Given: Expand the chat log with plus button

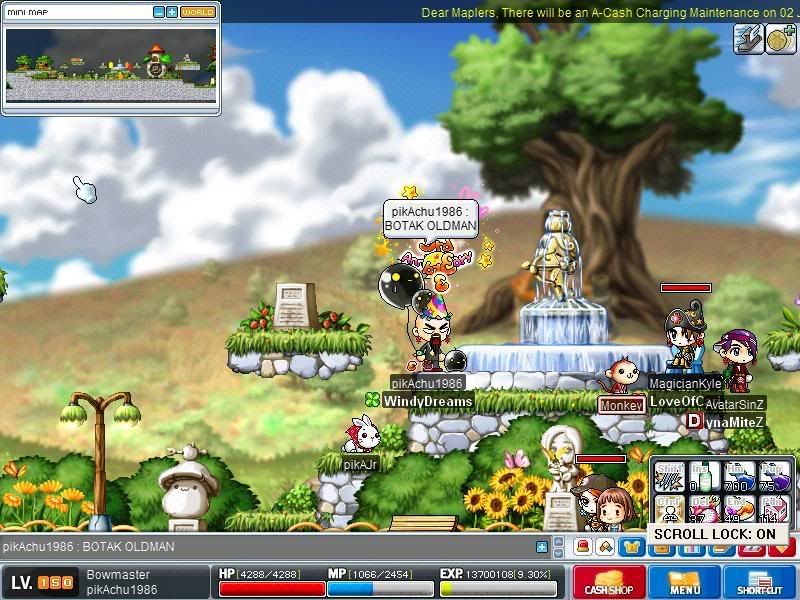Looking at the screenshot, I should pos(542,547).
